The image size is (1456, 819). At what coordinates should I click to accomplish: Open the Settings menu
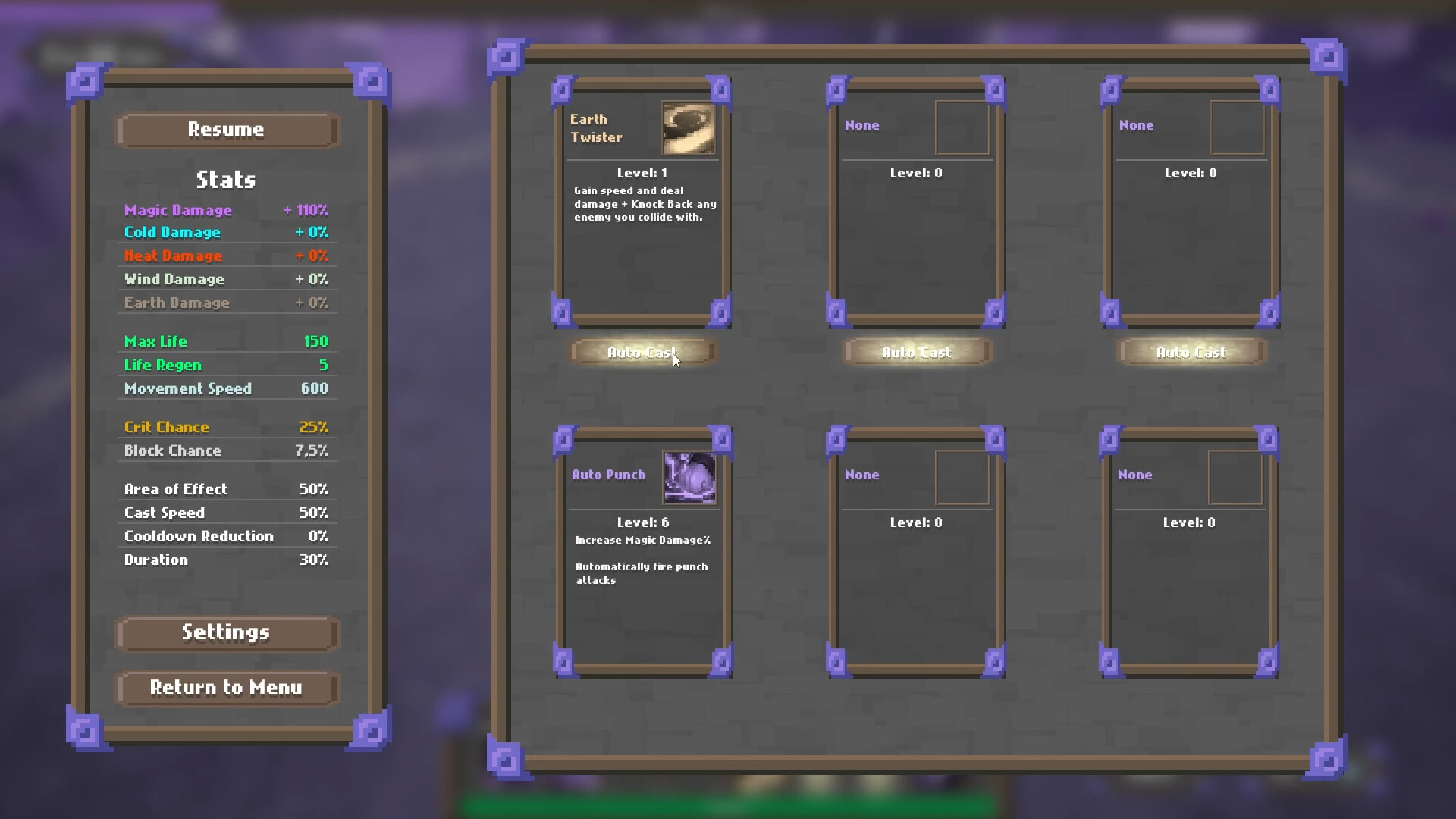click(x=226, y=632)
